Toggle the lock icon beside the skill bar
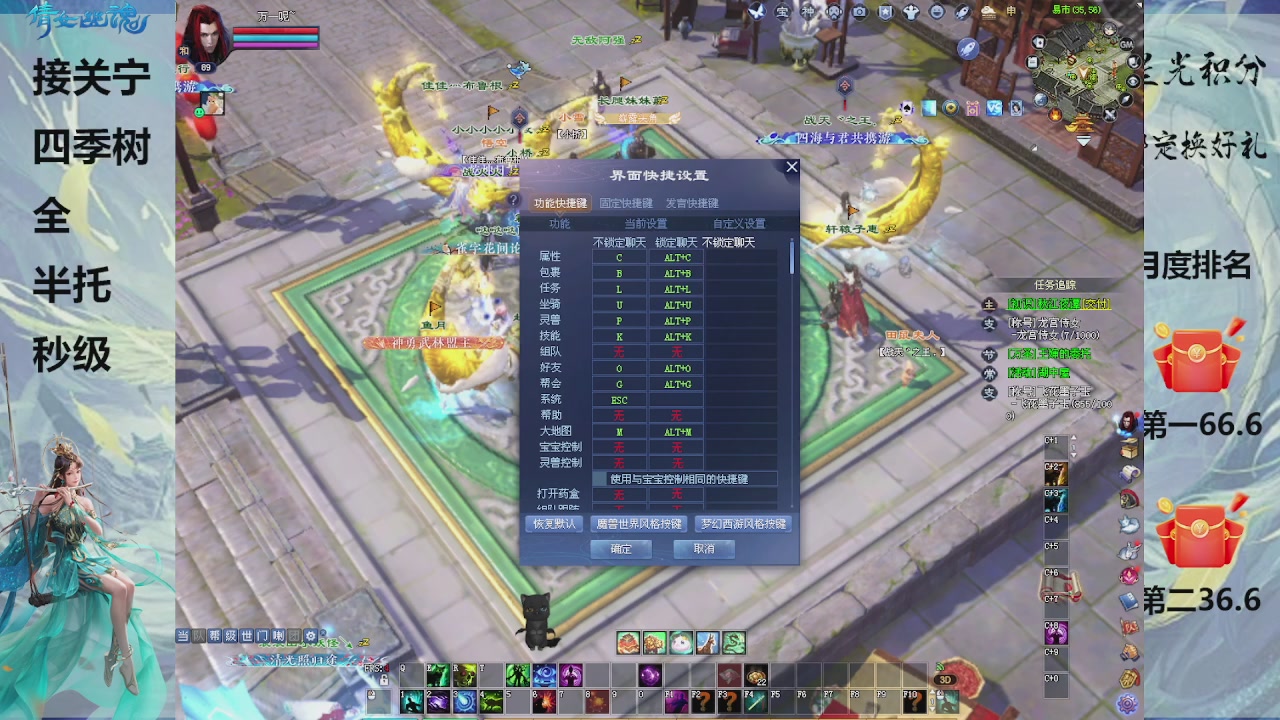The height and width of the screenshot is (720, 1280). [384, 681]
